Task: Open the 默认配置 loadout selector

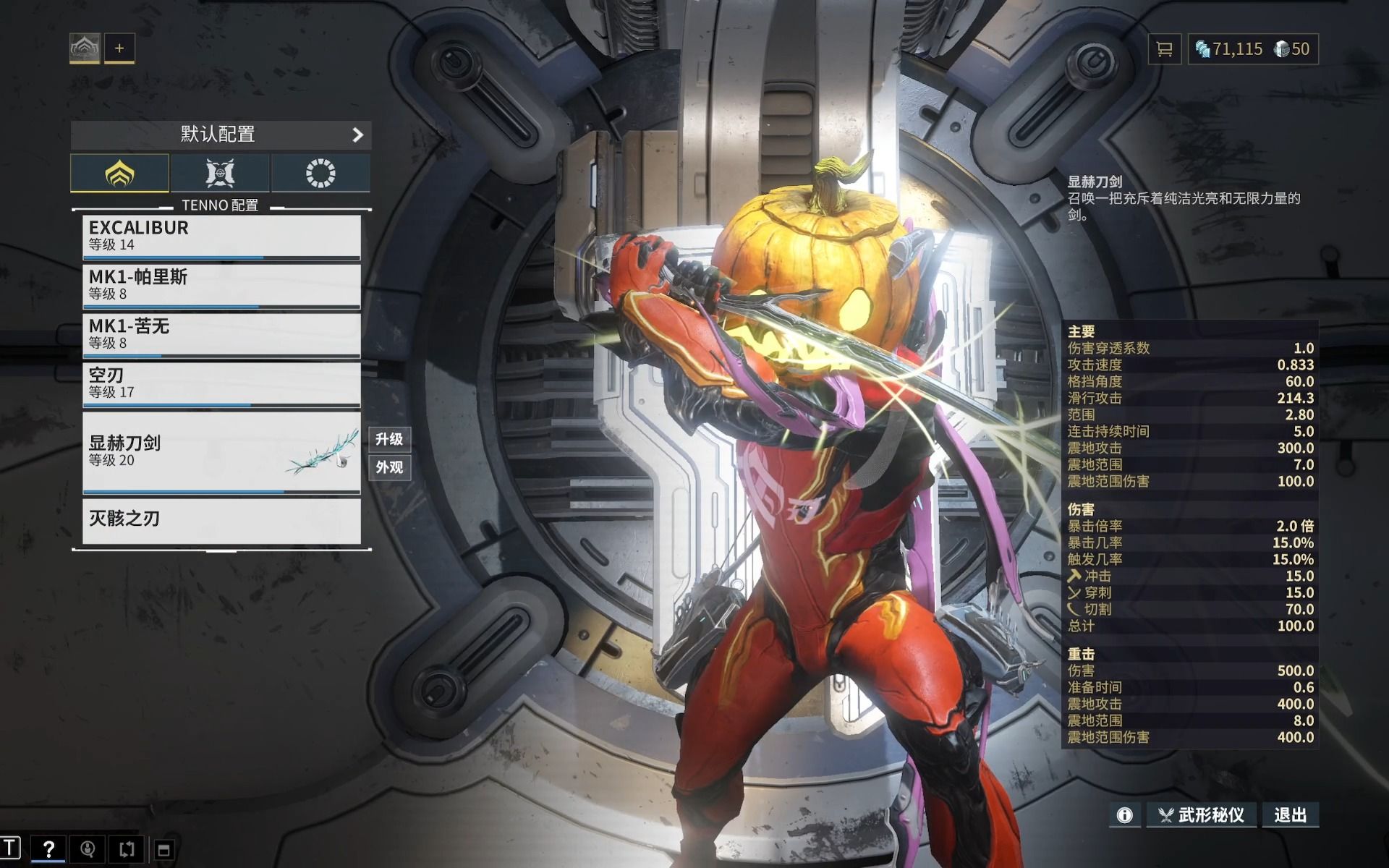Action: pos(221,135)
